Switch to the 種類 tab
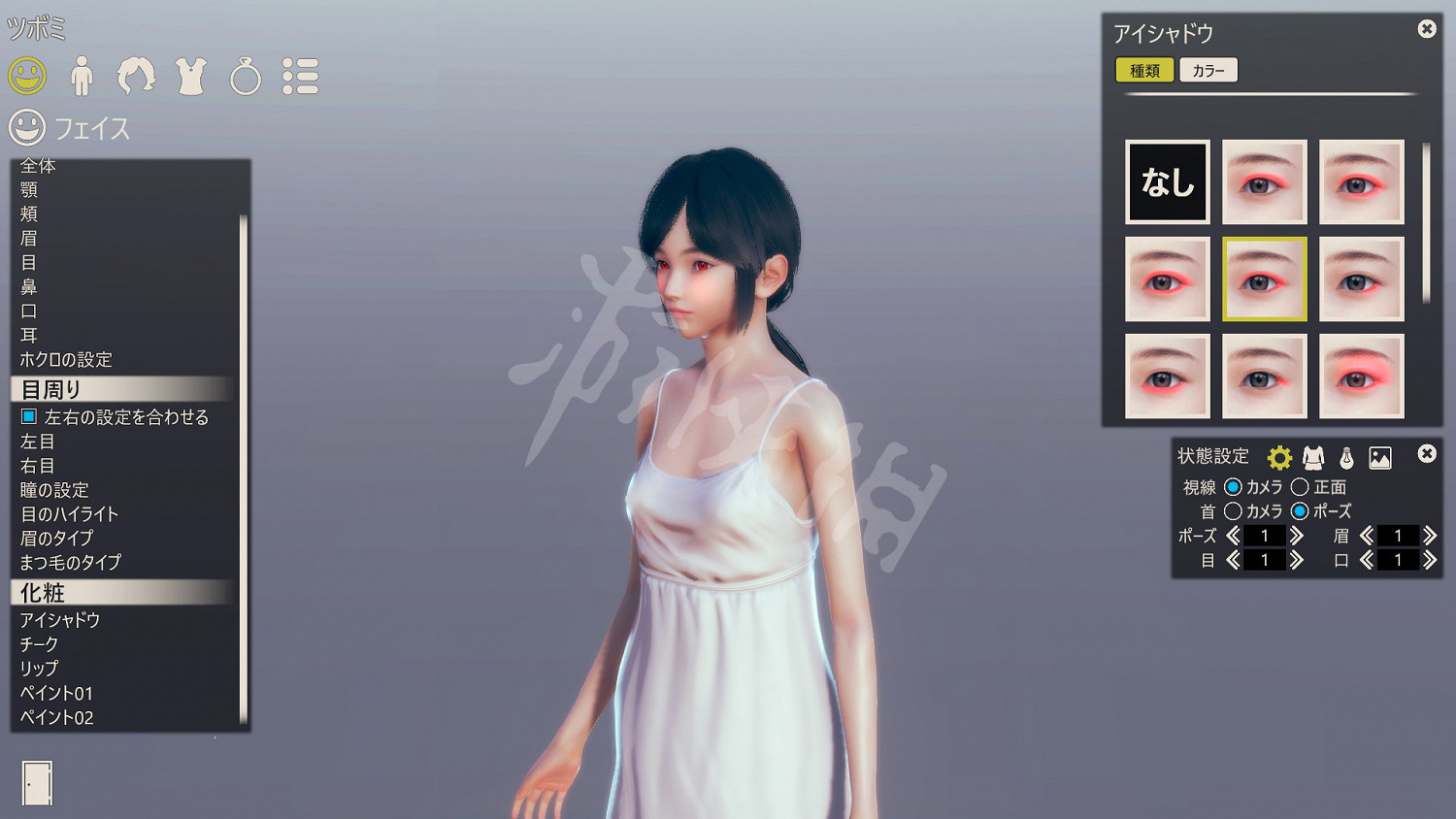The width and height of the screenshot is (1456, 819). pos(1145,70)
